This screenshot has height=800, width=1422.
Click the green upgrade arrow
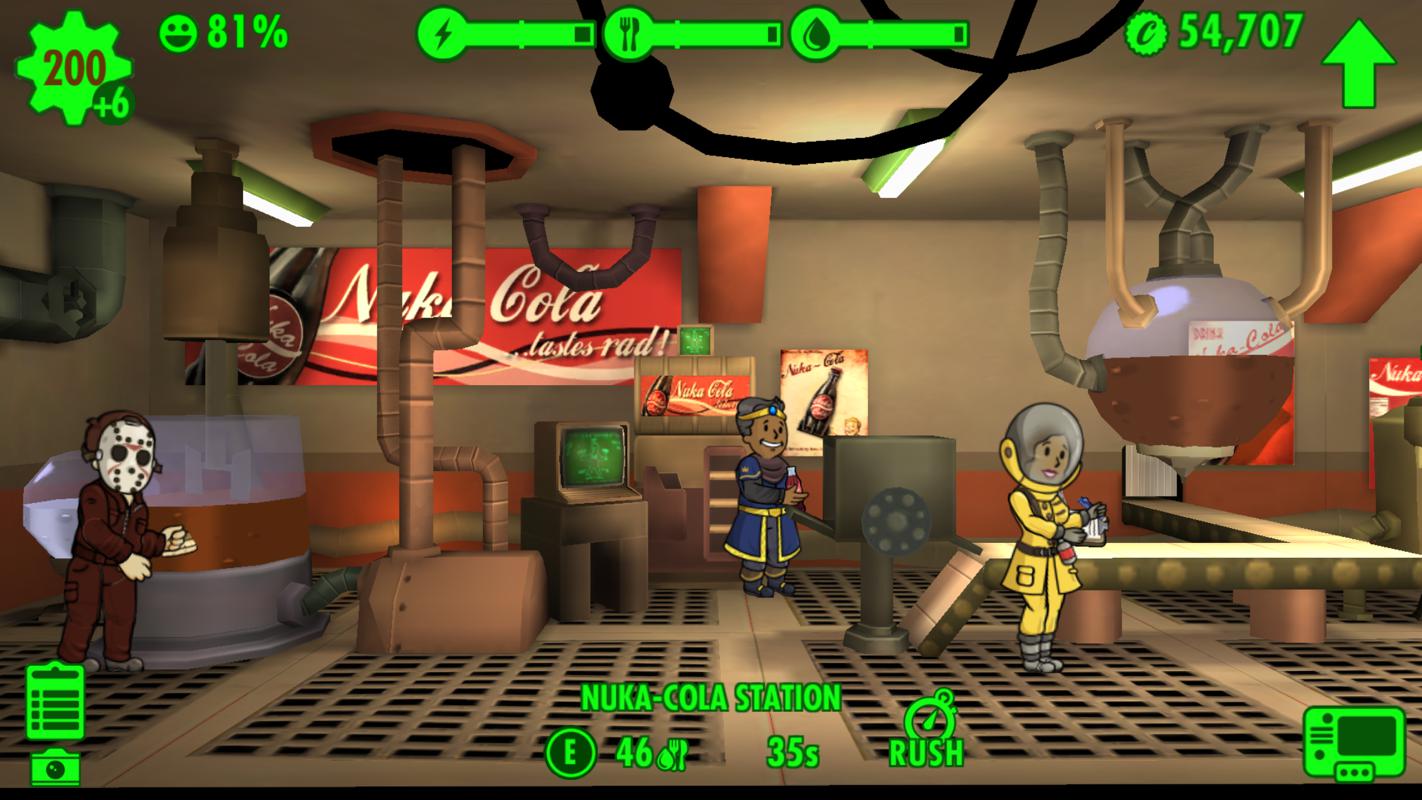tap(1357, 62)
